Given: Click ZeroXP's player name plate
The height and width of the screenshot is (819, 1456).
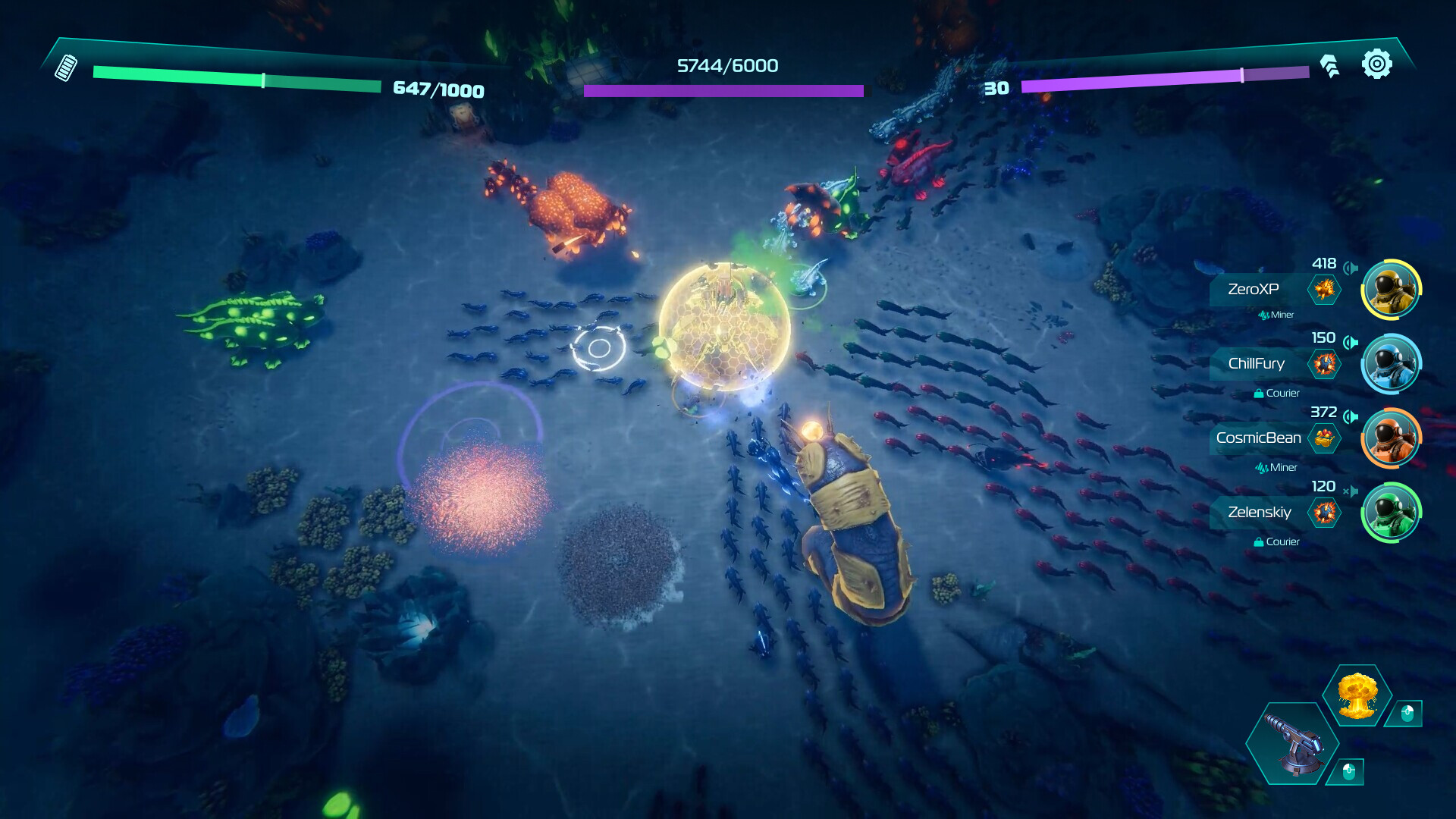Looking at the screenshot, I should click(1254, 290).
